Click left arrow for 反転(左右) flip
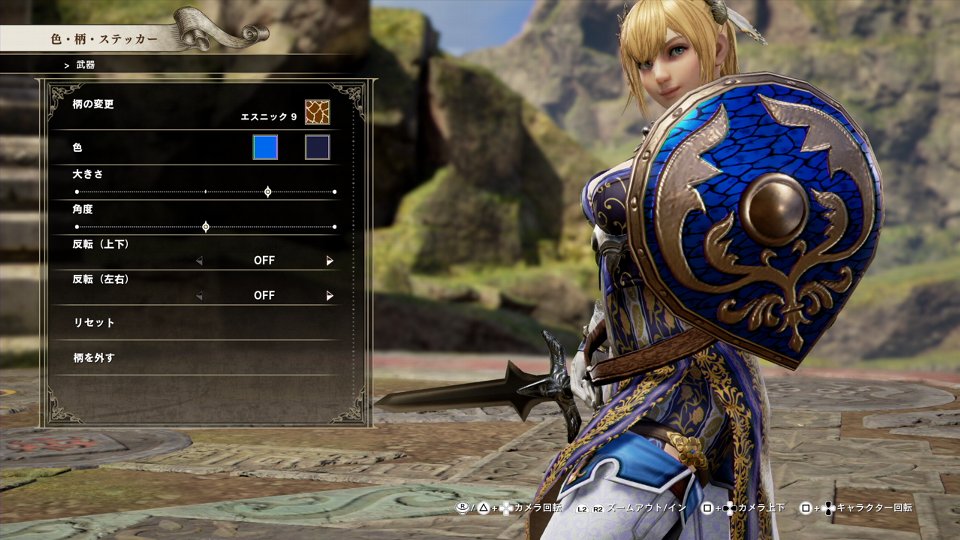Screen dimensions: 960x540 199,296
